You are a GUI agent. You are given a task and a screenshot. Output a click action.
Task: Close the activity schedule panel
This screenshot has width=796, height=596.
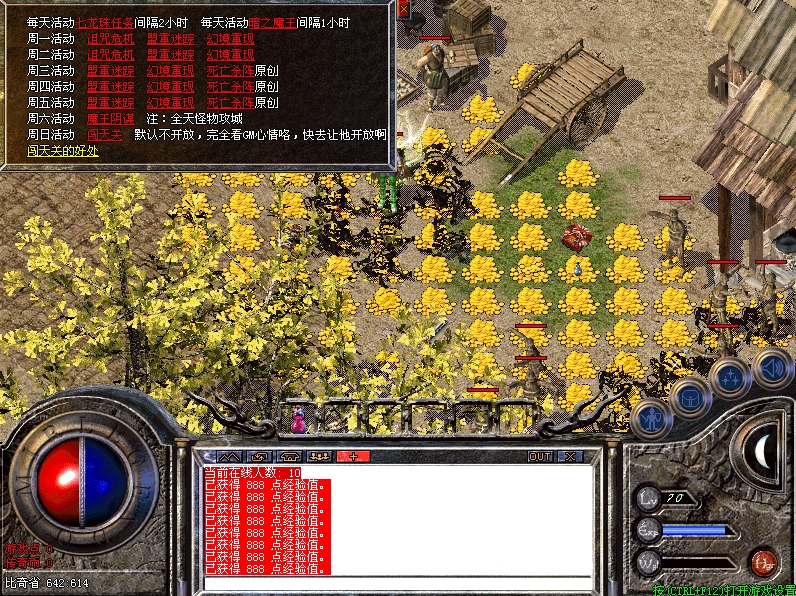tap(403, 8)
